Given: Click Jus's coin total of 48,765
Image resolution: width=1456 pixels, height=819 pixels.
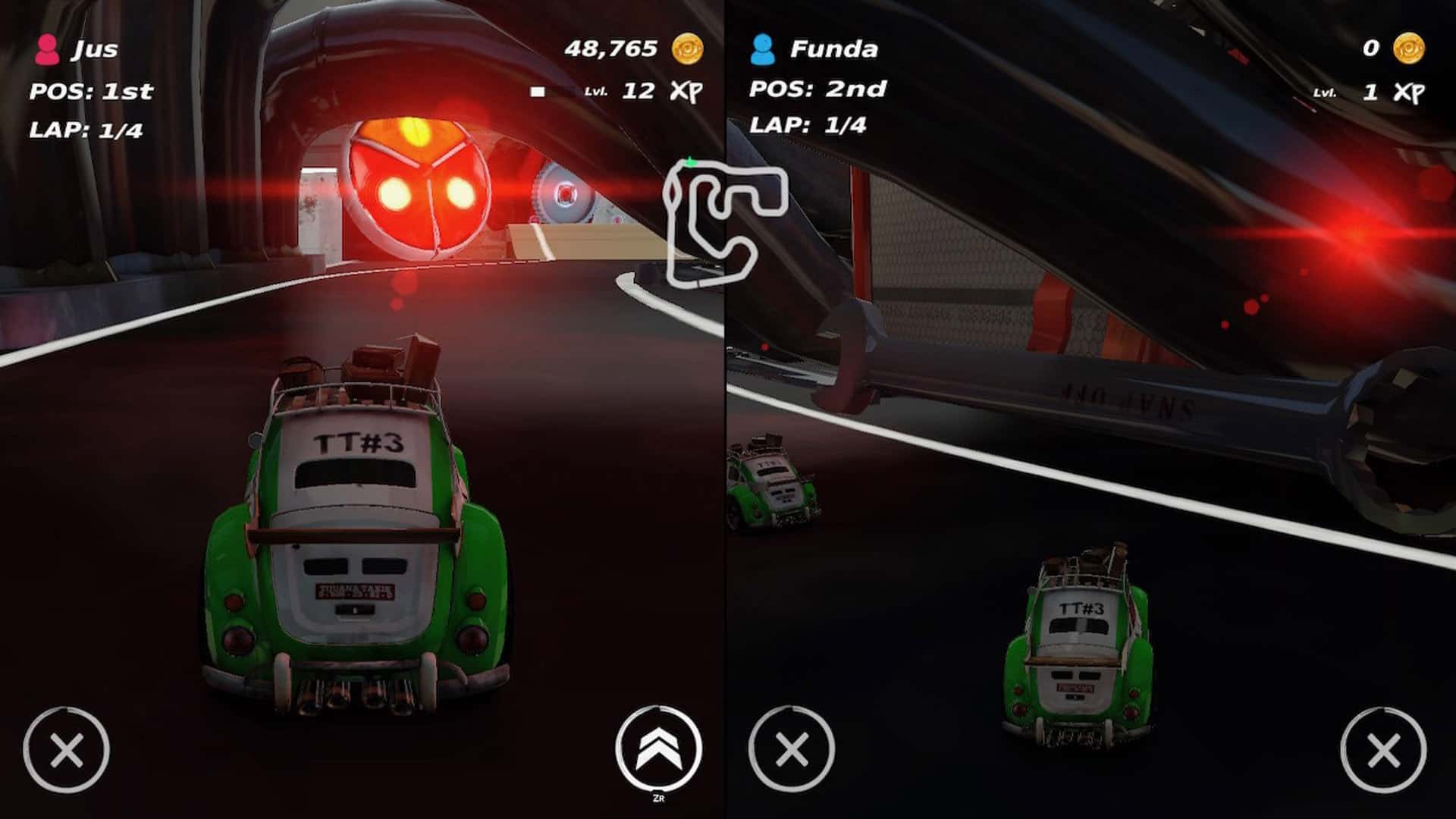Looking at the screenshot, I should tap(610, 47).
